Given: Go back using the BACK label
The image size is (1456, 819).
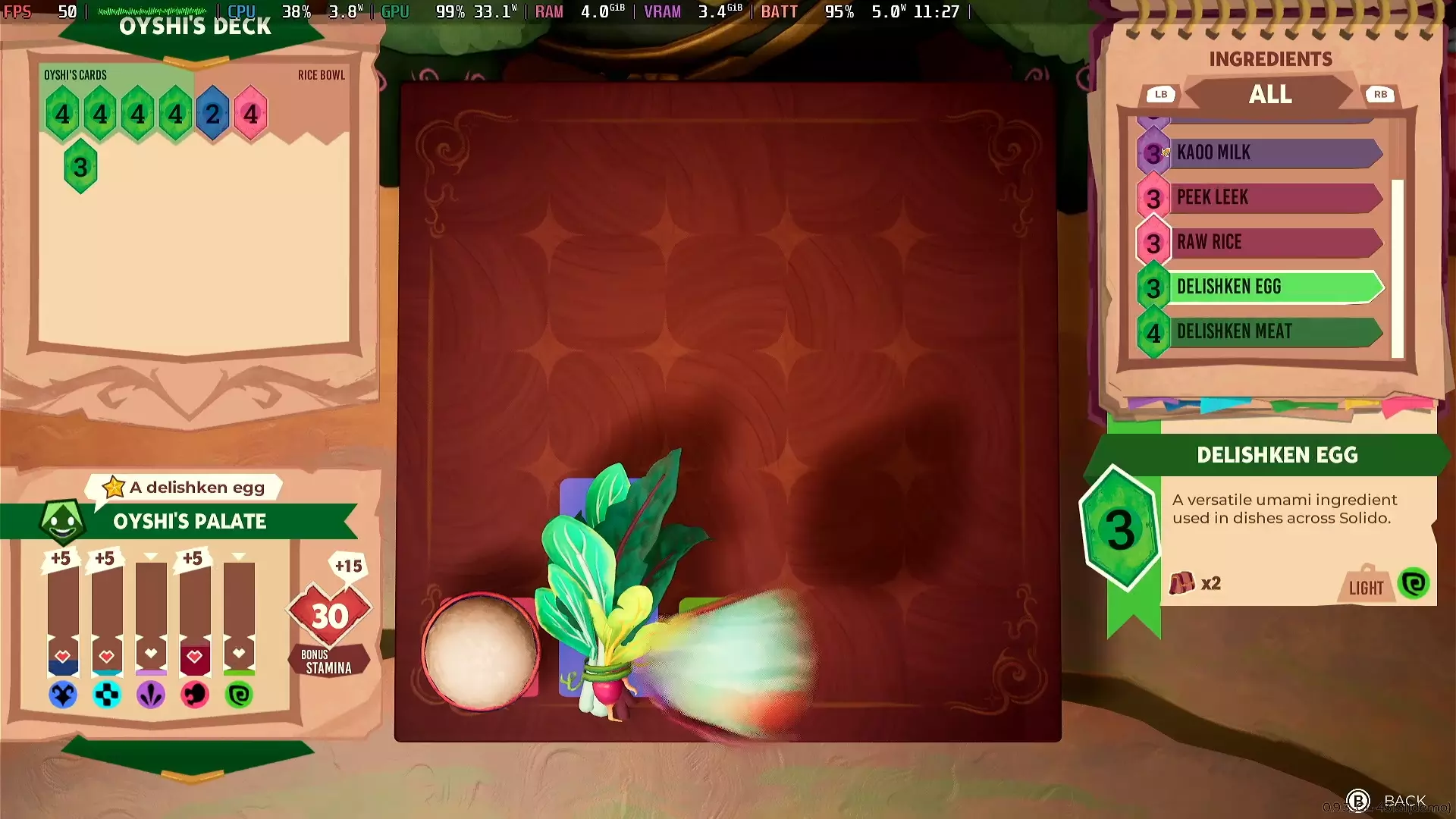Looking at the screenshot, I should coord(1404,801).
